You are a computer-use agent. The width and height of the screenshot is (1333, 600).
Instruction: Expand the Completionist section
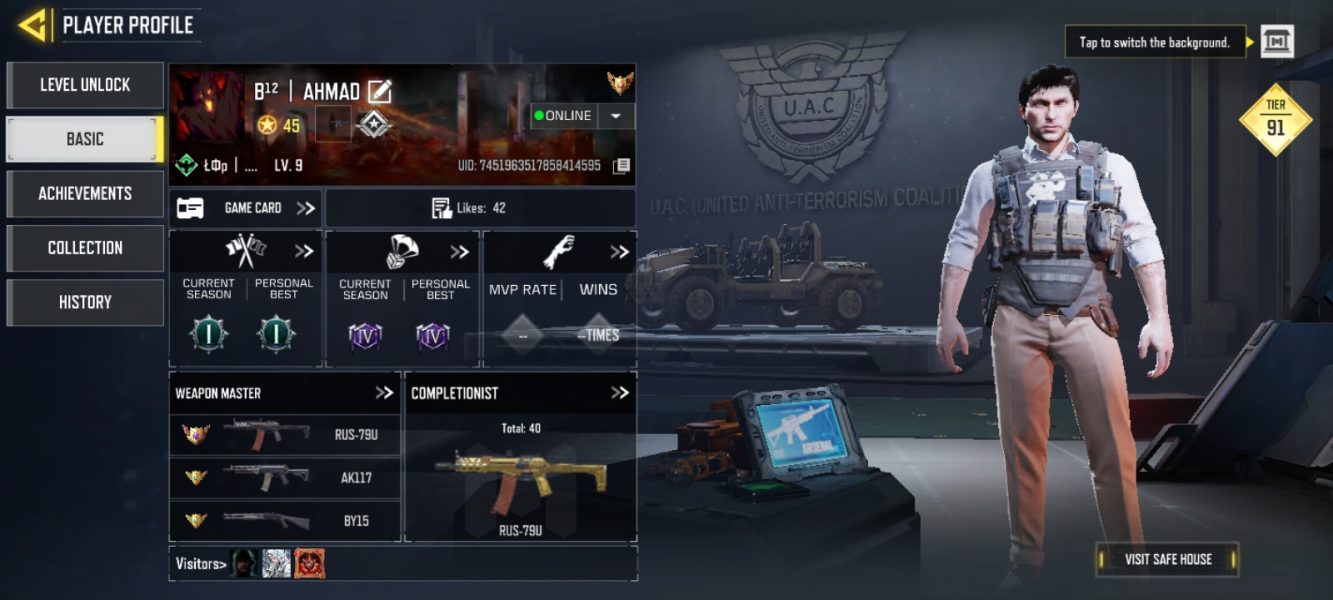click(x=620, y=393)
